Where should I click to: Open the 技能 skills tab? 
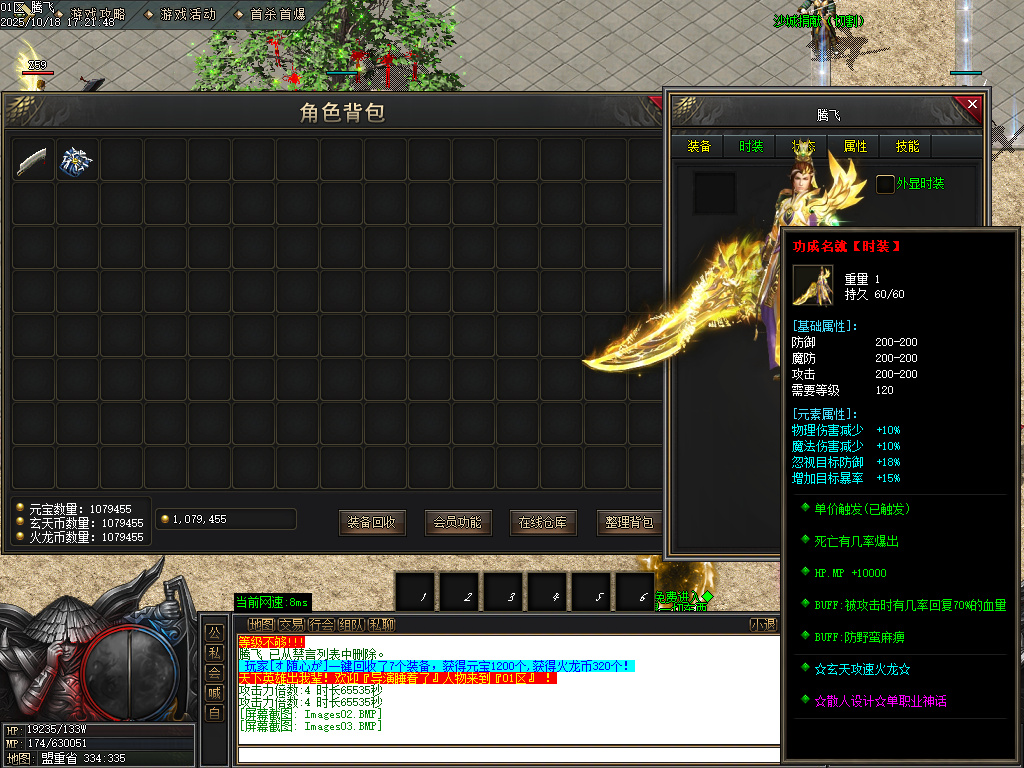pos(907,147)
